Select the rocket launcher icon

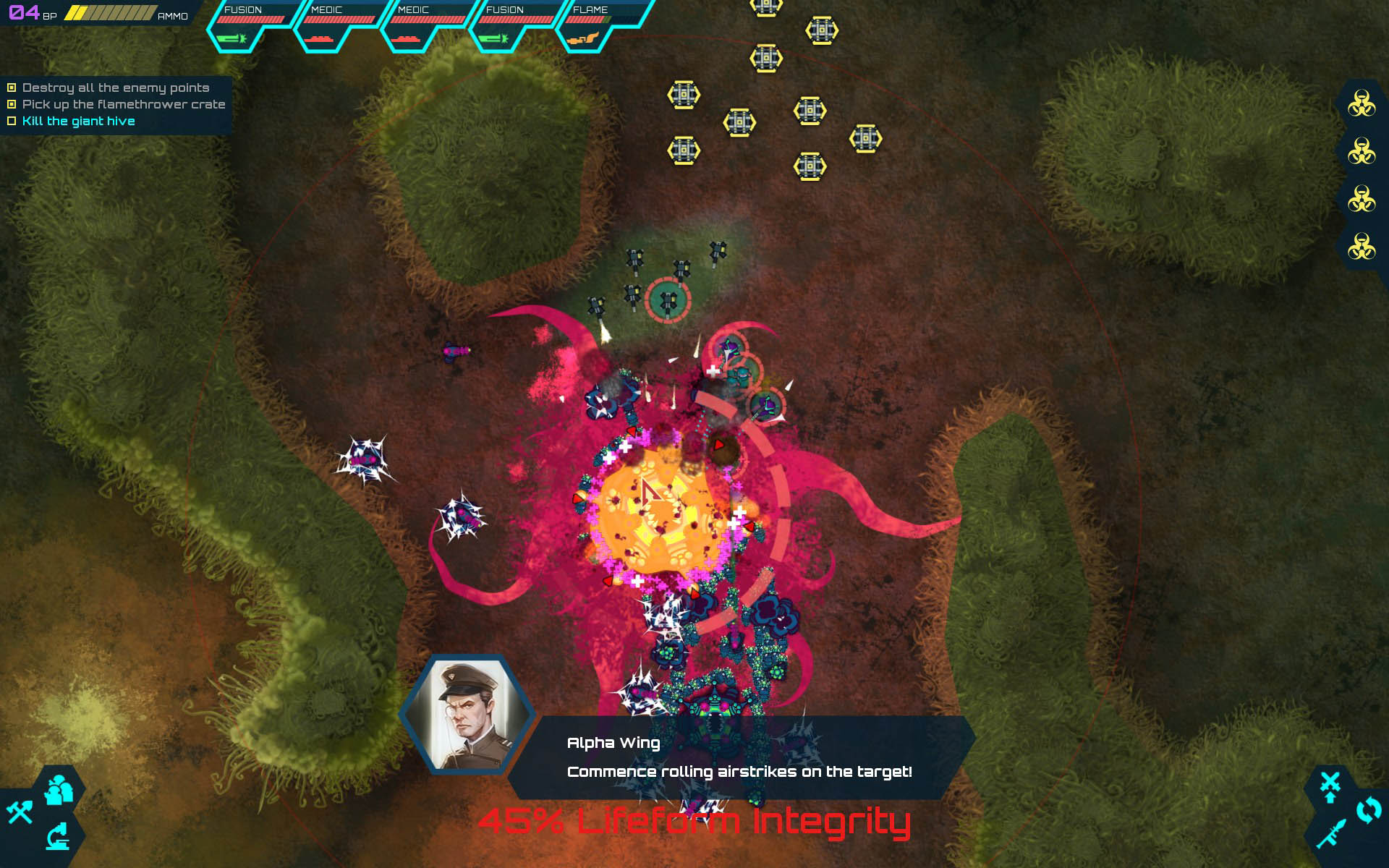pos(1331,834)
